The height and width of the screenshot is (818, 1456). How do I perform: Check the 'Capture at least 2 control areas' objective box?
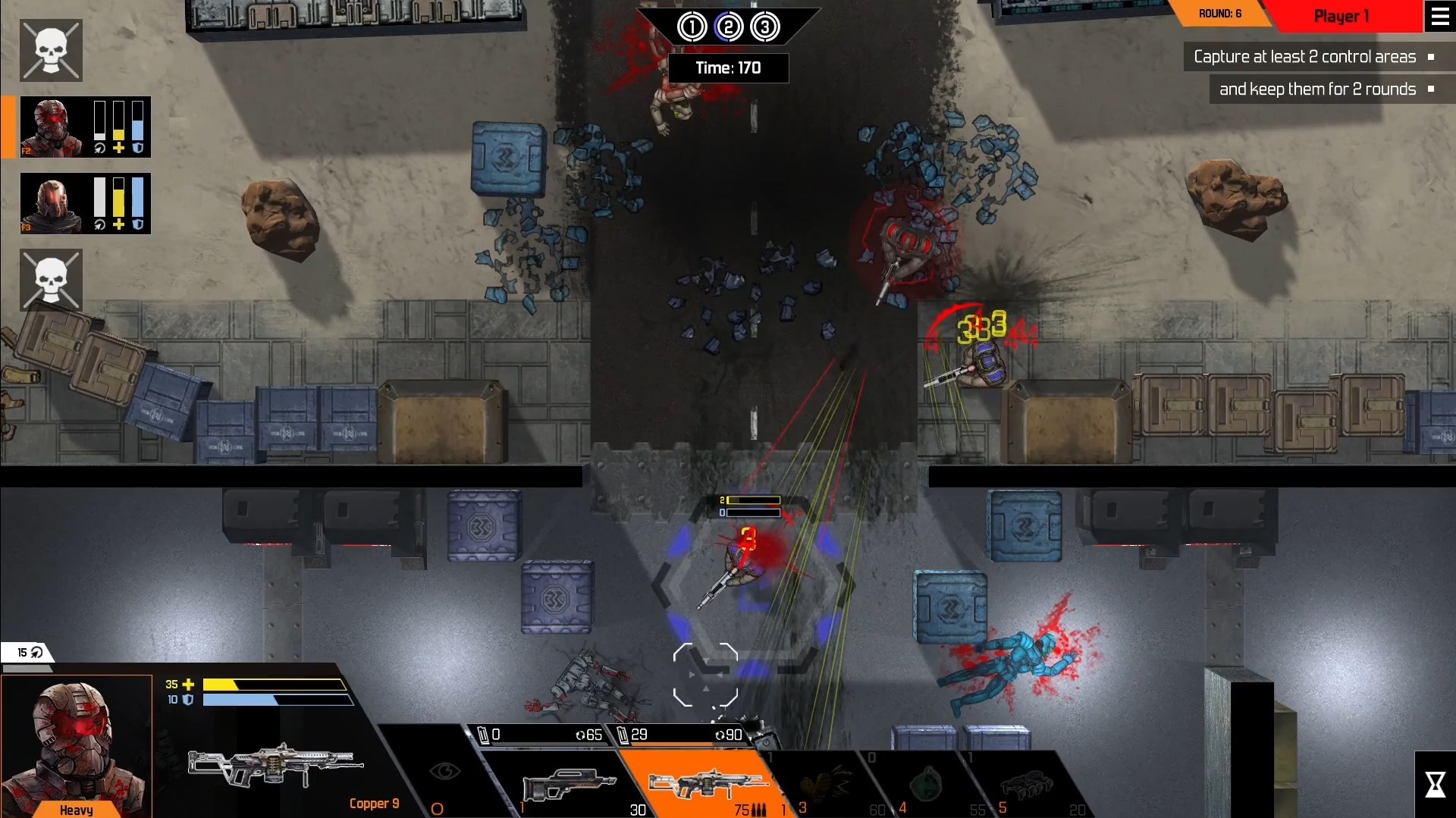1431,57
